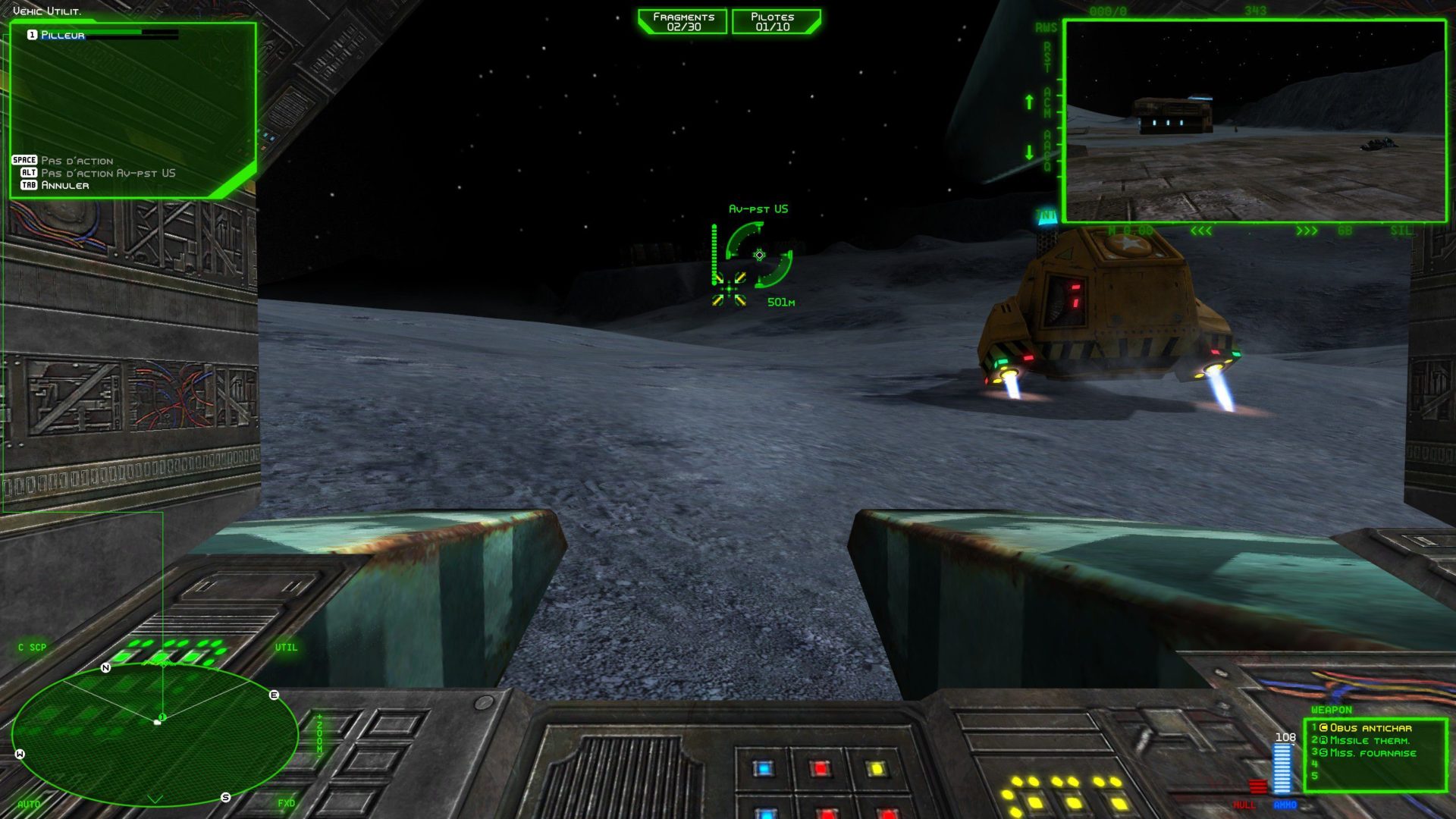
Task: Click the camera's right triple-arrow control
Action: [1306, 231]
